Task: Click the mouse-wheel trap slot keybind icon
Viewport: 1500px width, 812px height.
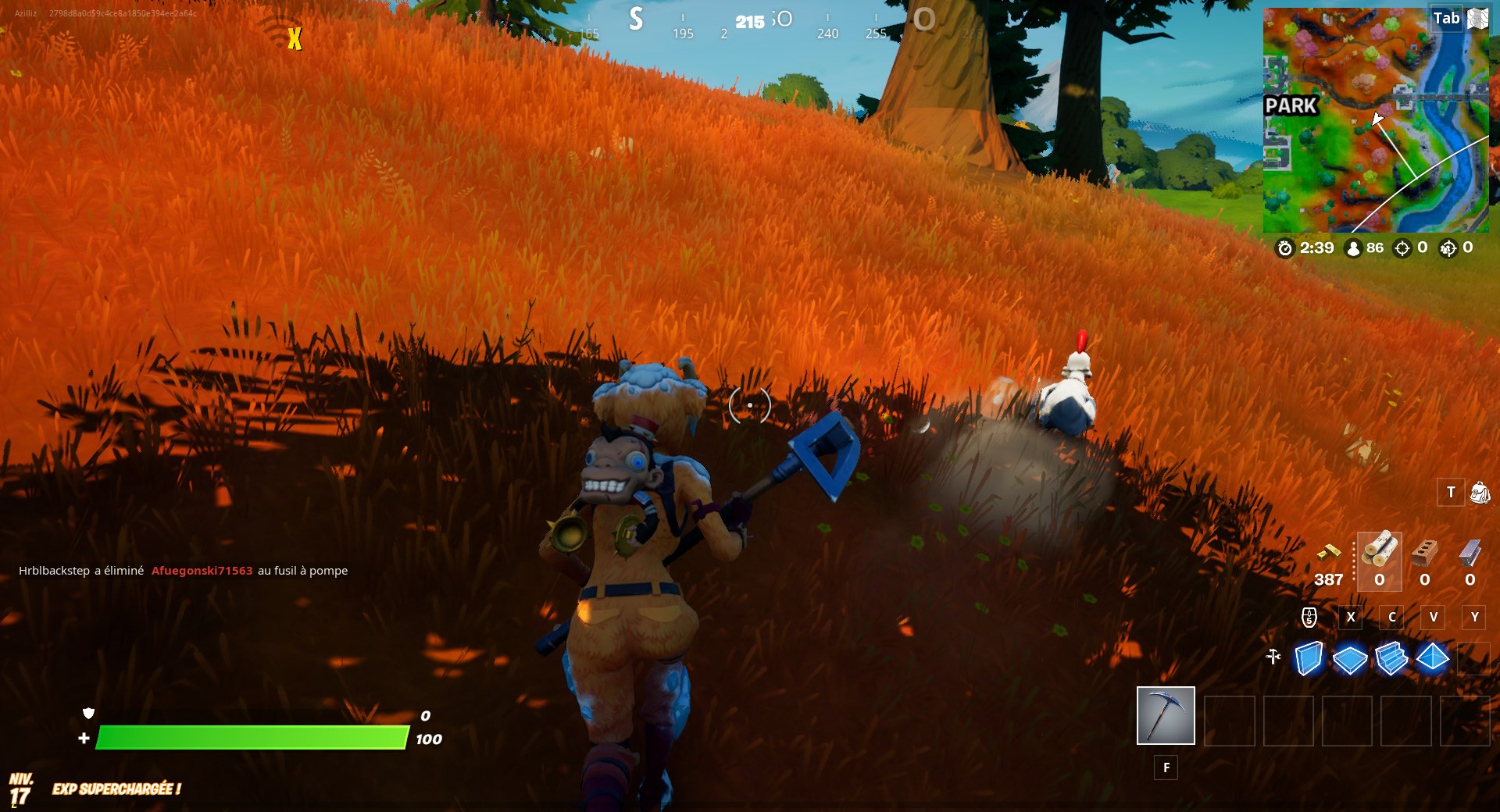Action: 1309,618
